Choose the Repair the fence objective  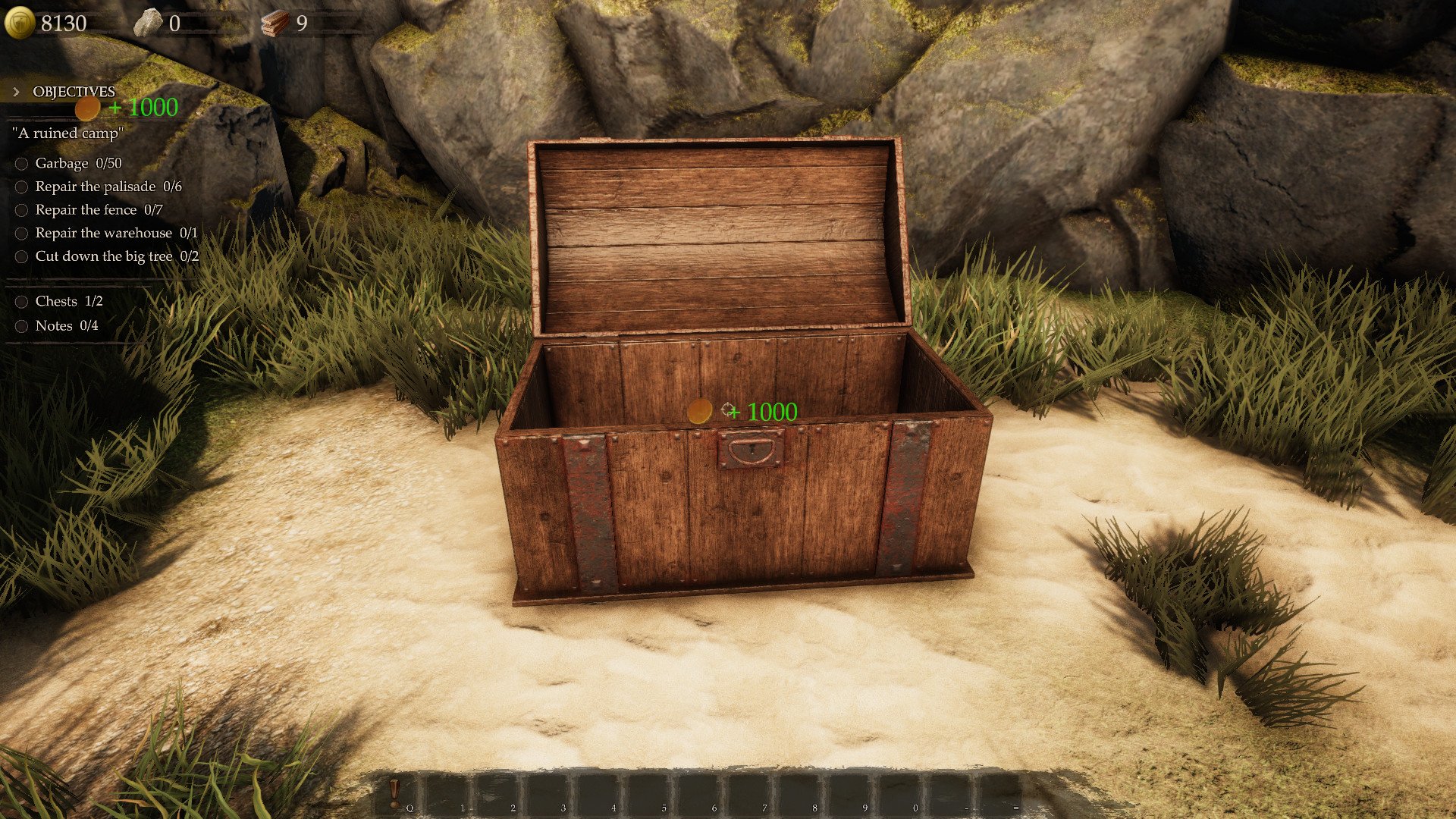click(99, 210)
